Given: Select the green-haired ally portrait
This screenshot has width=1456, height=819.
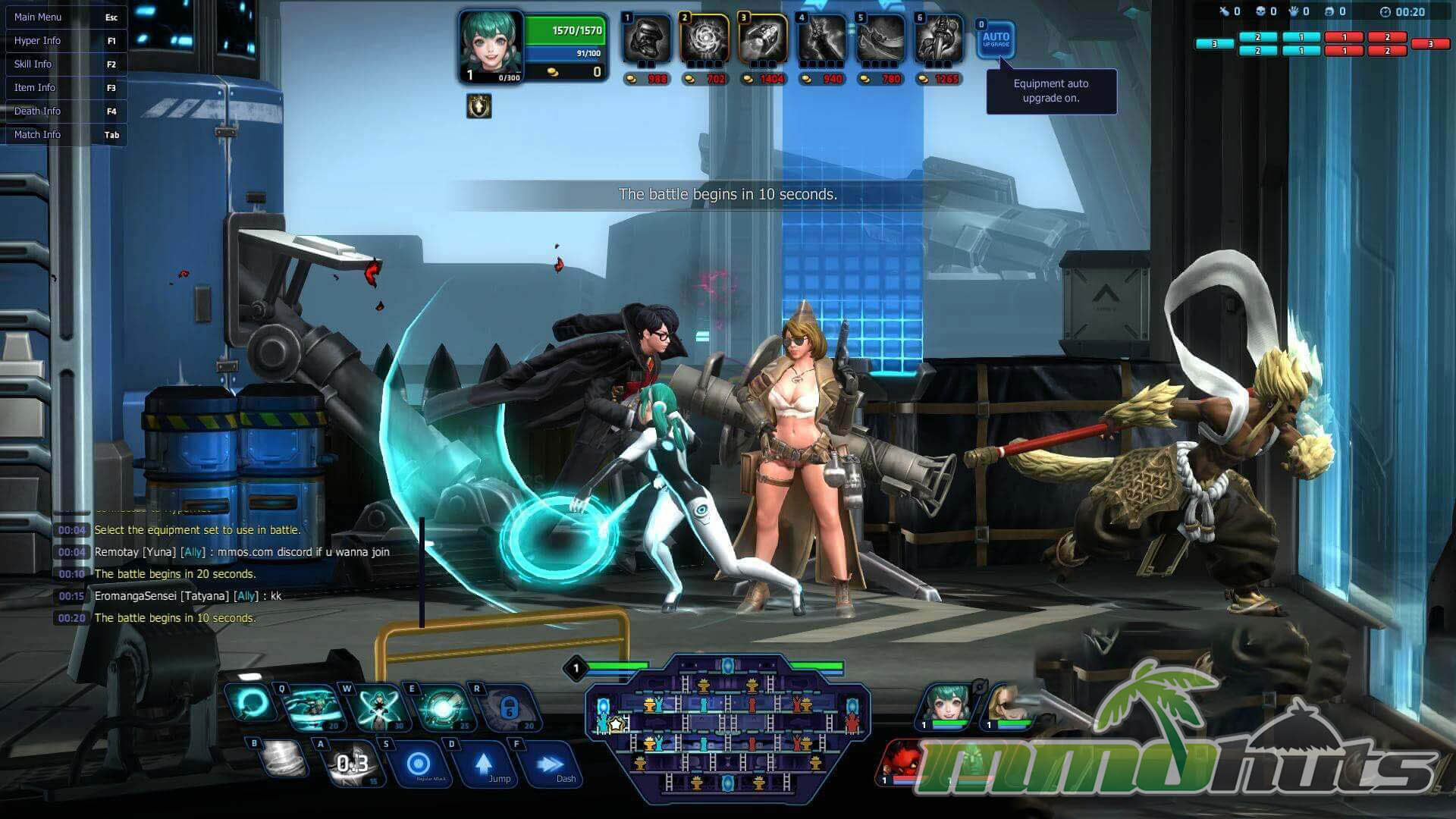Looking at the screenshot, I should coord(946,704).
